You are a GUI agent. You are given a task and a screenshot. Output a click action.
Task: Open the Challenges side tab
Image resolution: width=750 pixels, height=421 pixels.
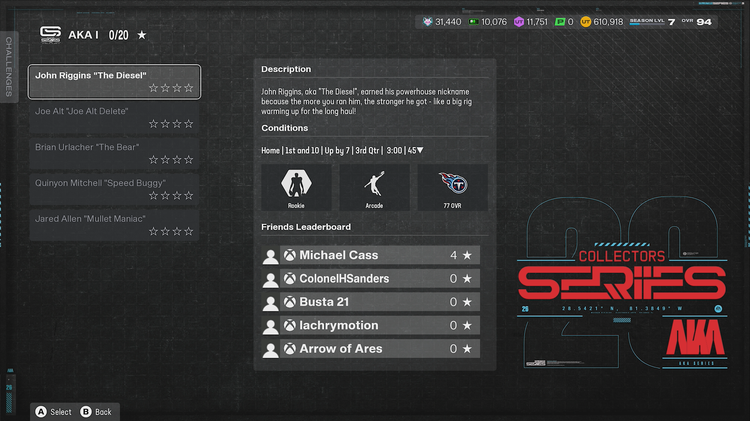coord(9,67)
